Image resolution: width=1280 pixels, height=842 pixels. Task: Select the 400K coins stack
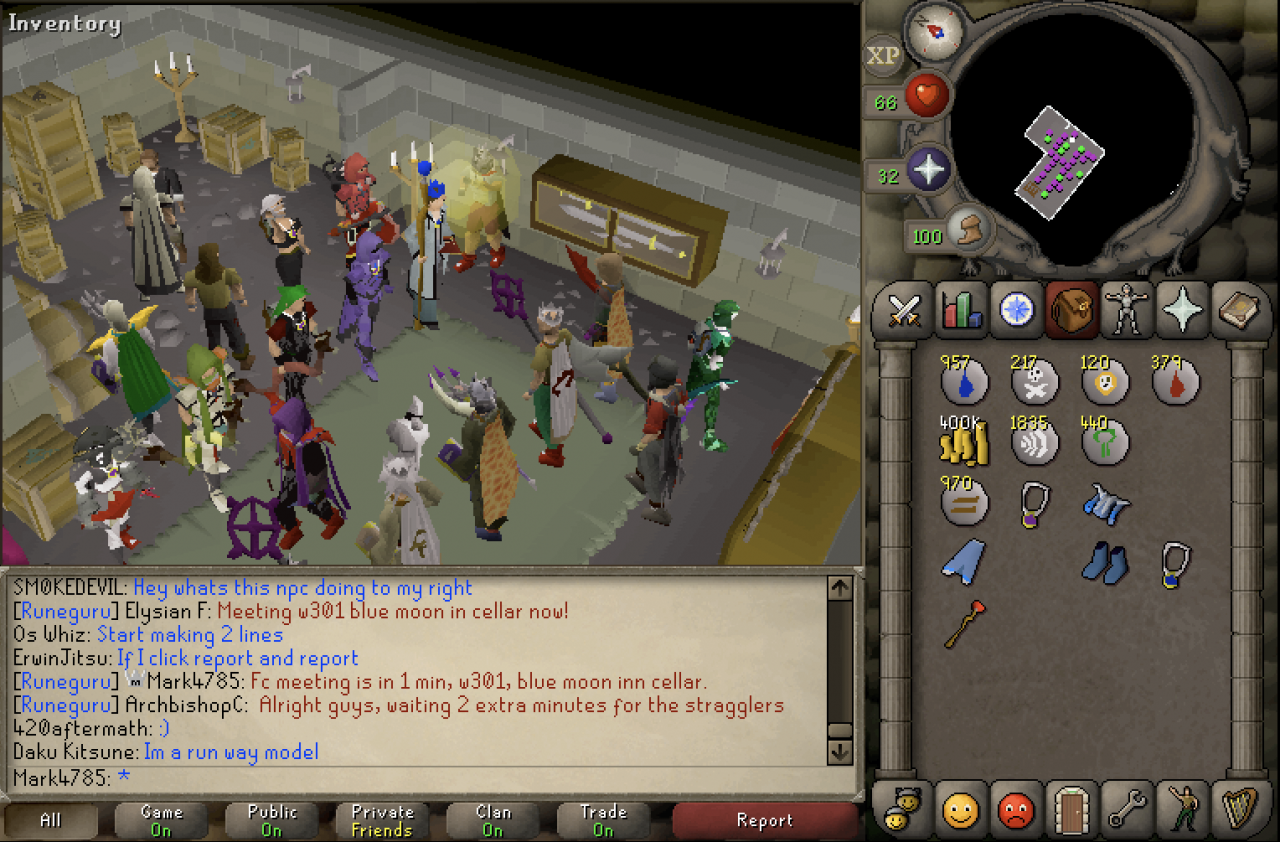964,442
